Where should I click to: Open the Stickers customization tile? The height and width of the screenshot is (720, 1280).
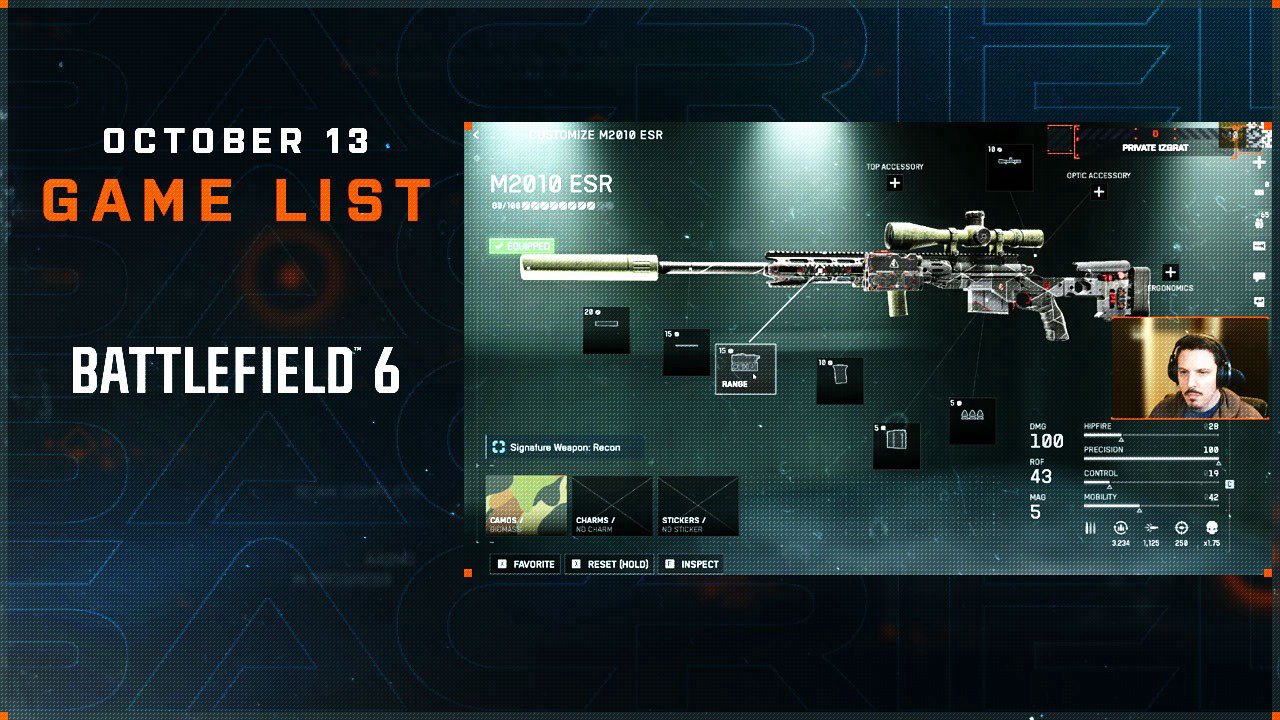point(698,506)
